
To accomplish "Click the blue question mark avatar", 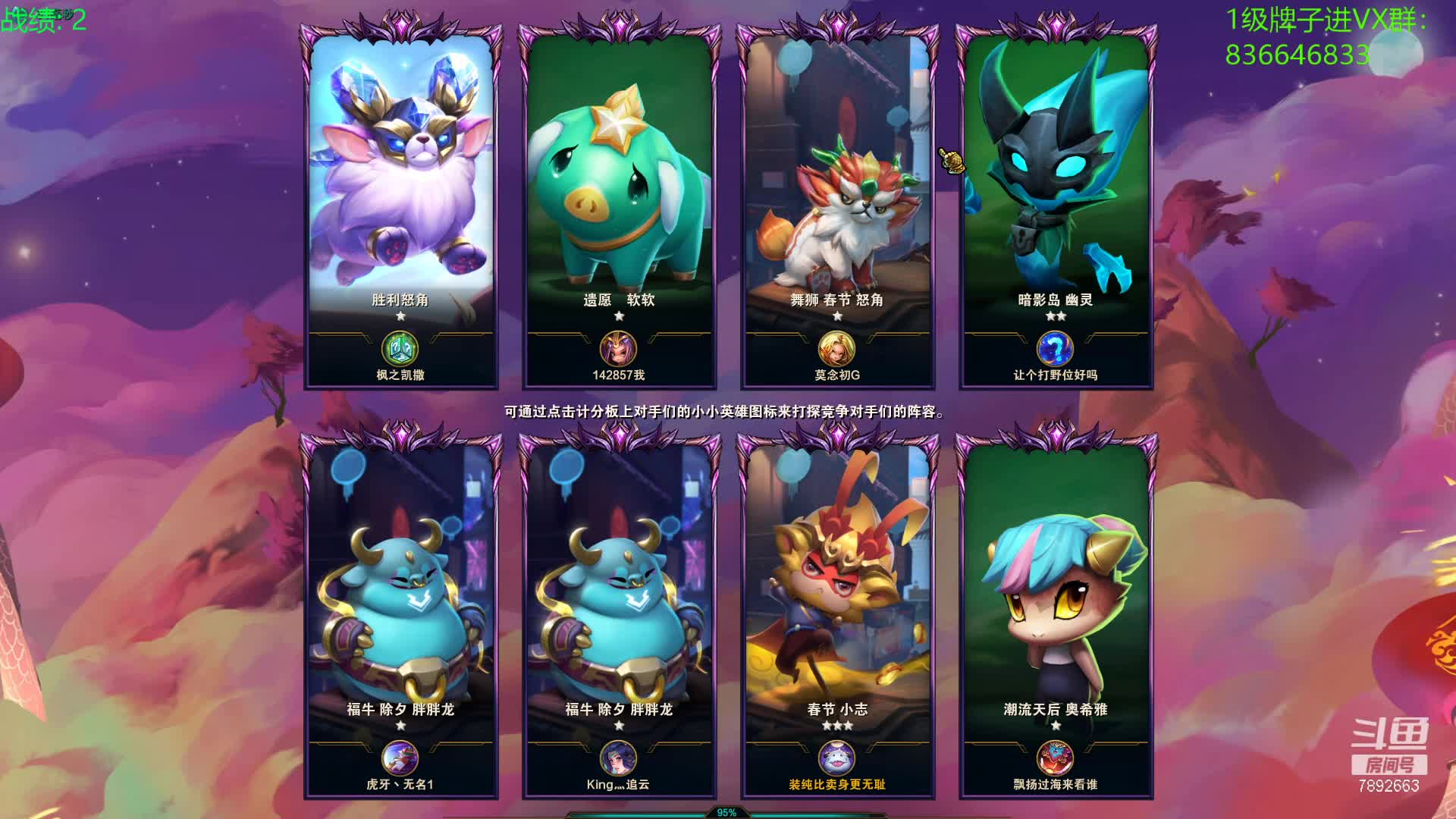I will [1056, 350].
